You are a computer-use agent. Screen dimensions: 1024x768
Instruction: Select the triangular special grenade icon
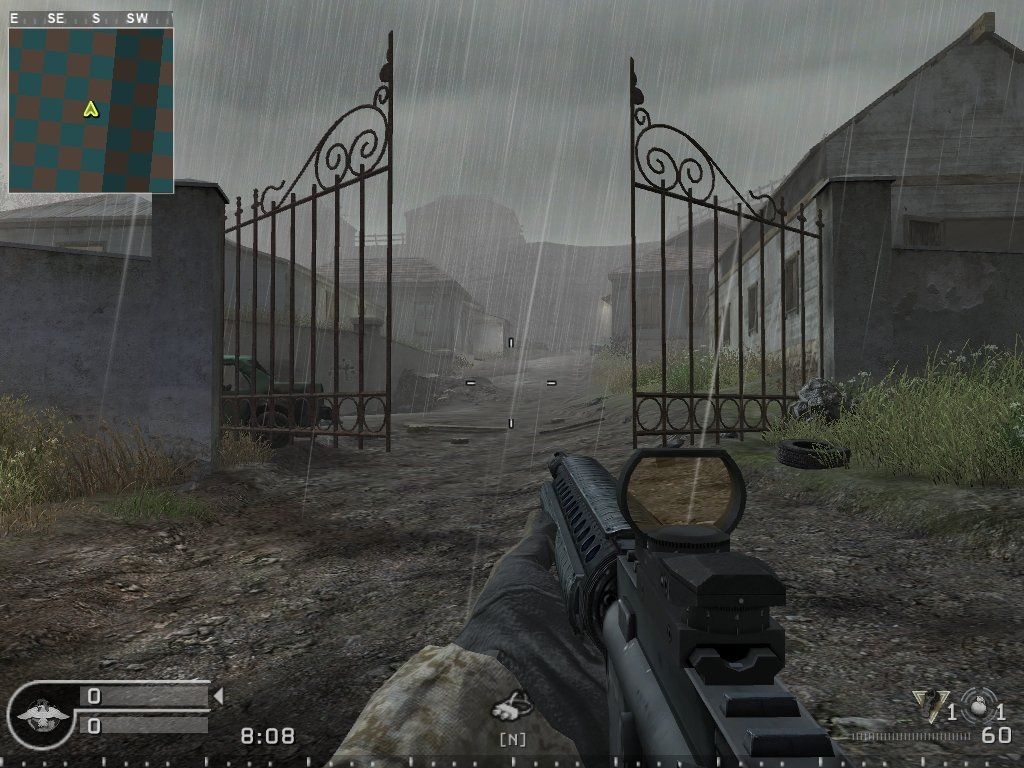pos(929,706)
